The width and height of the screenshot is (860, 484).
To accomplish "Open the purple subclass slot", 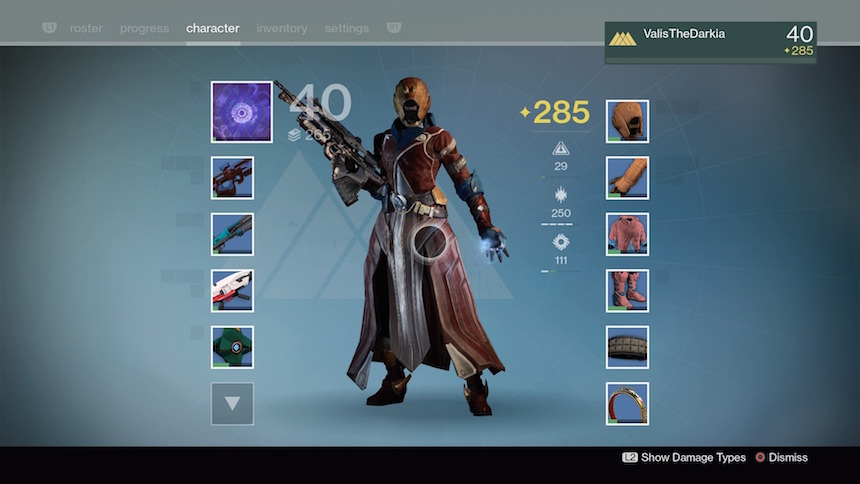I will 241,112.
